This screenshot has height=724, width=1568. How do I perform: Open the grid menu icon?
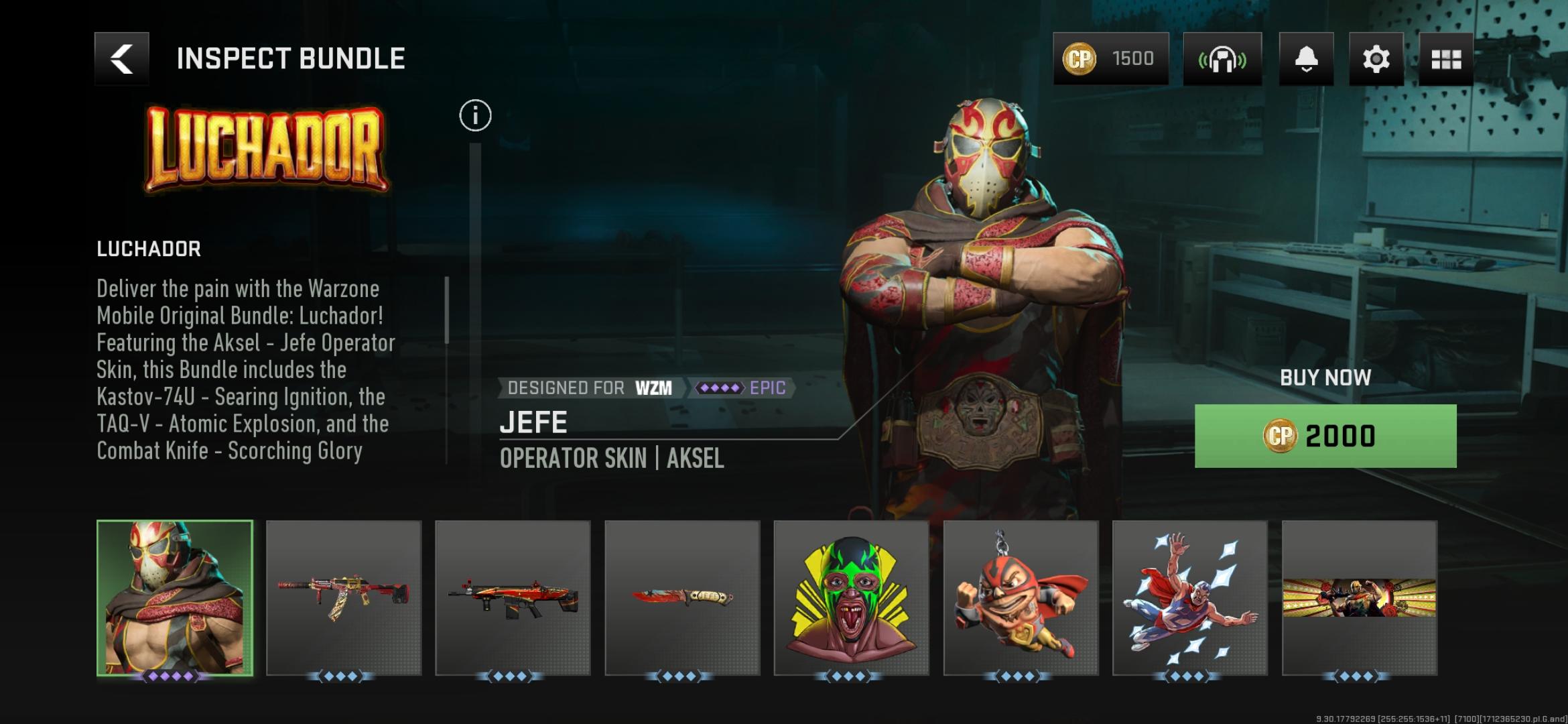coord(1445,59)
